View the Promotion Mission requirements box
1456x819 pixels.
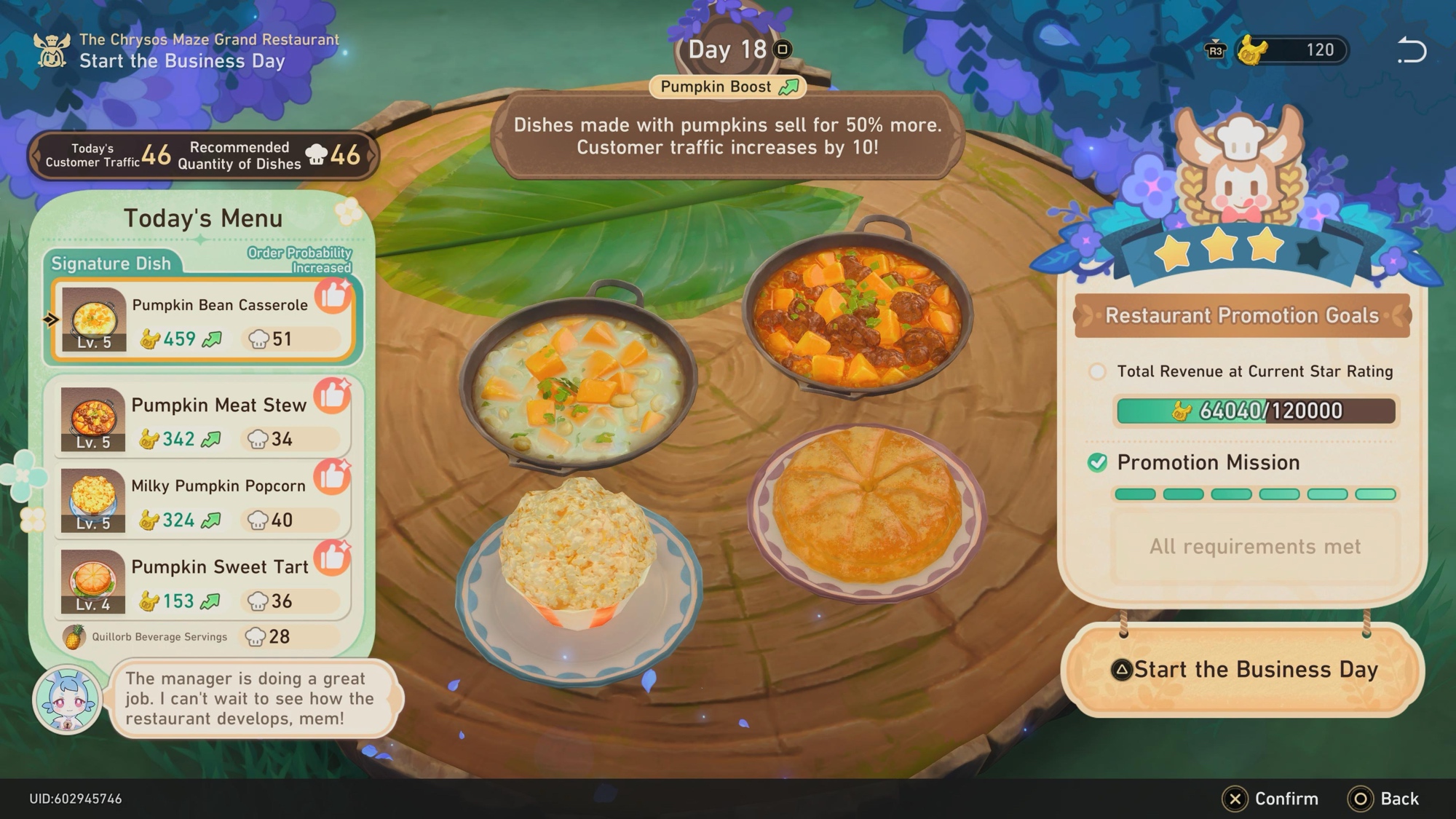click(x=1254, y=547)
